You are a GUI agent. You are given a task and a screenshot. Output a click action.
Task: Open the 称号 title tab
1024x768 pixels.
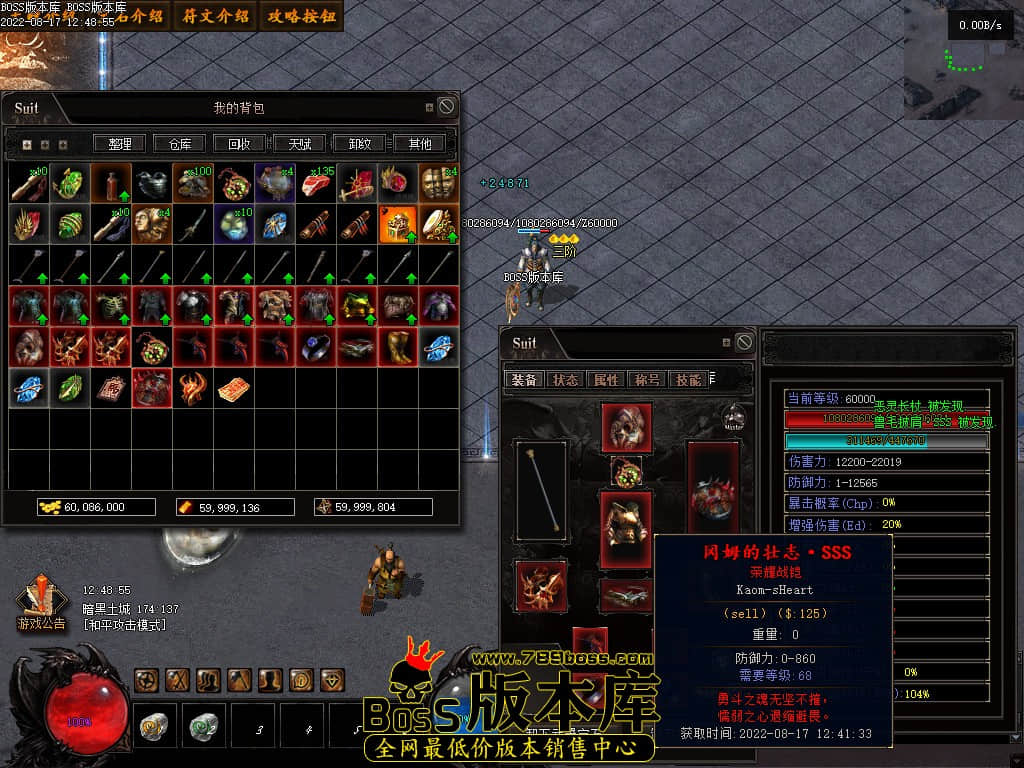pyautogui.click(x=646, y=380)
